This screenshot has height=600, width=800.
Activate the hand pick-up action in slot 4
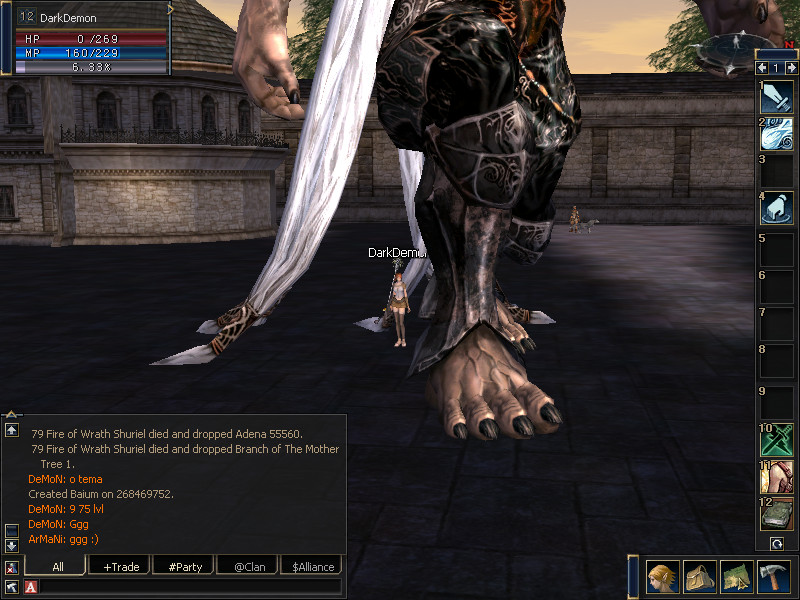click(777, 208)
